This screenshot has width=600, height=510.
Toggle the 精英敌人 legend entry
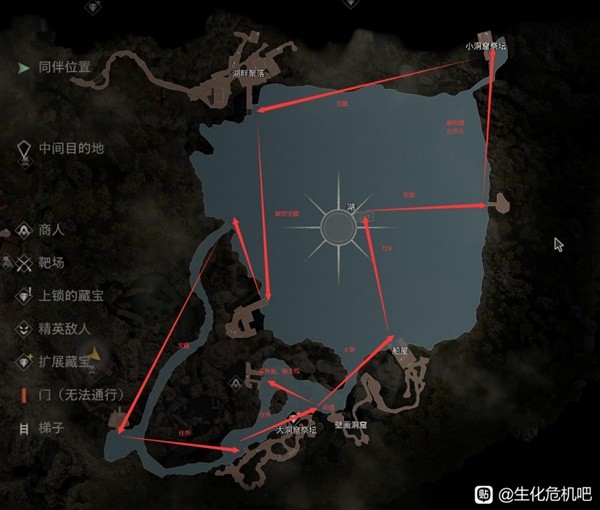click(65, 328)
